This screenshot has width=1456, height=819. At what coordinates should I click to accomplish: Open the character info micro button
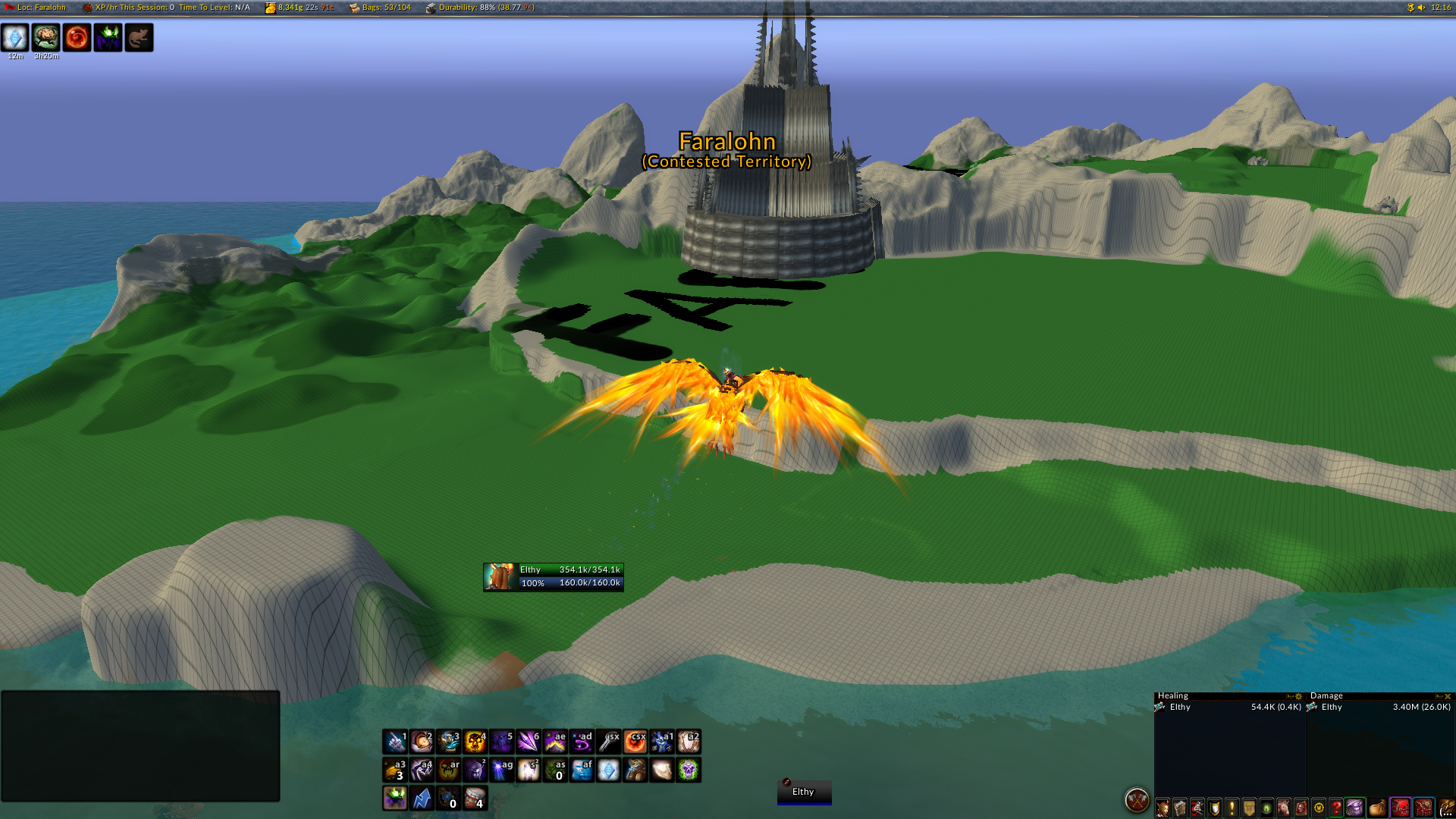coord(1163,808)
